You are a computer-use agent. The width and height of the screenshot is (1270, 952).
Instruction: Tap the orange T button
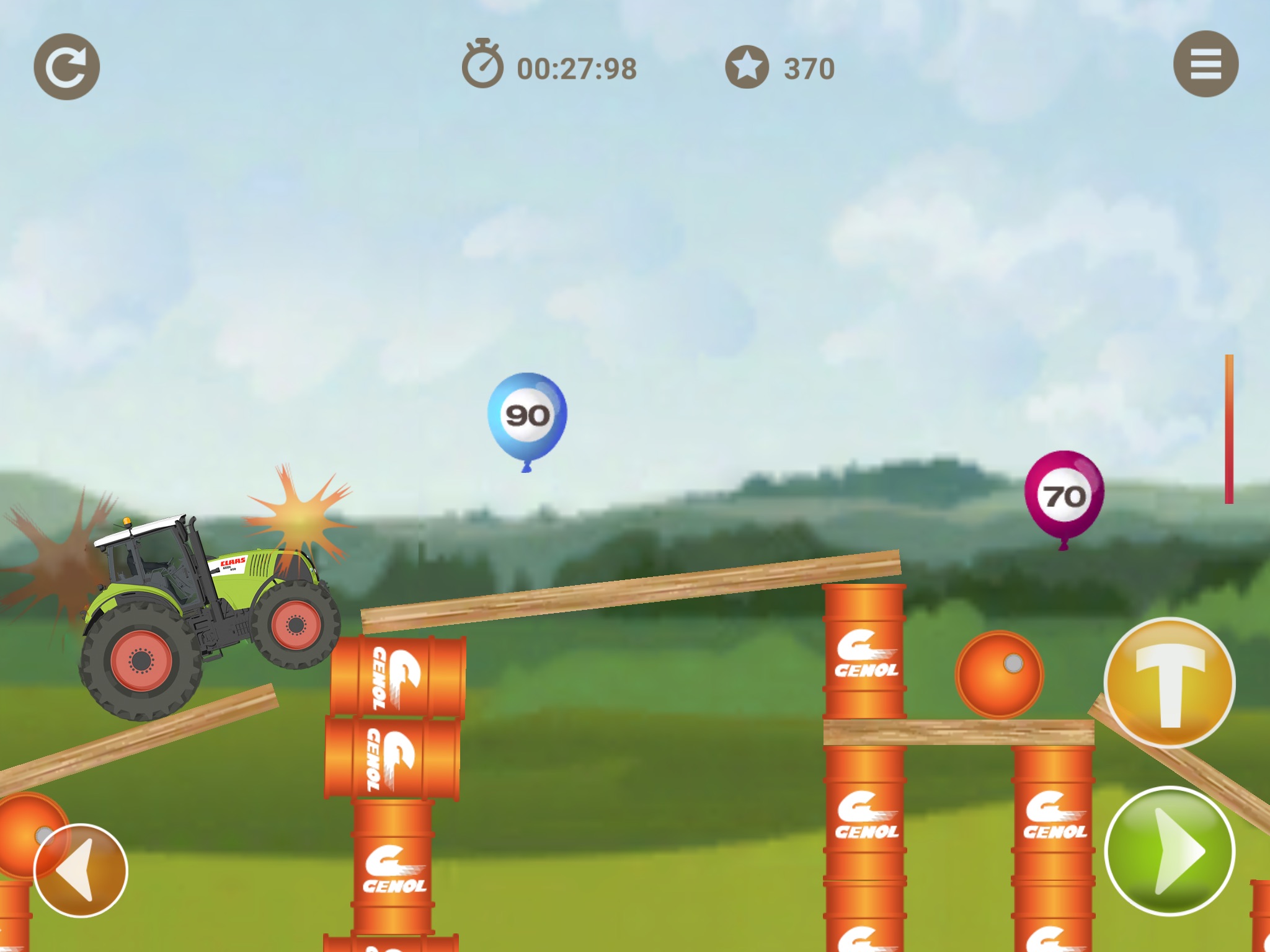click(x=1170, y=683)
